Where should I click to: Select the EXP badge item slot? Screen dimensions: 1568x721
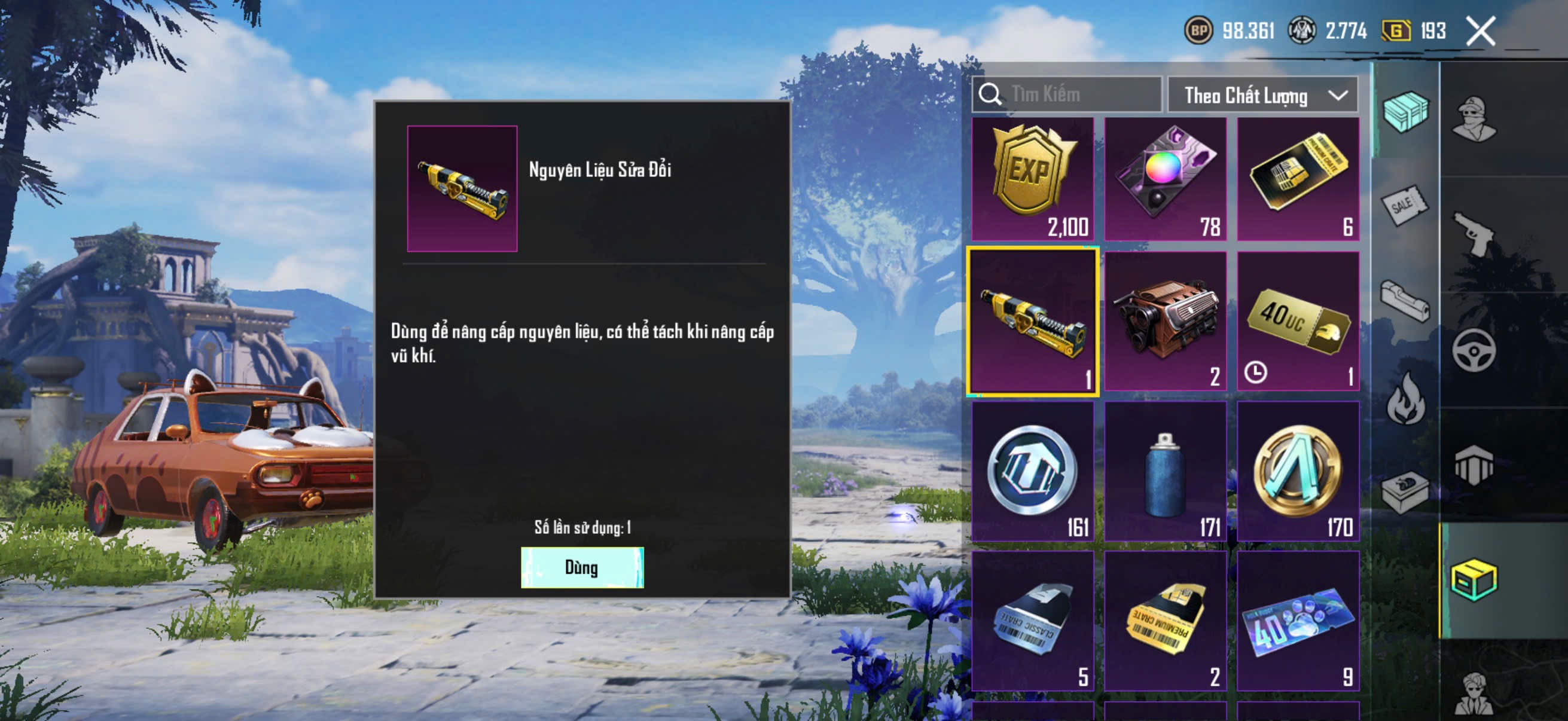pos(1032,179)
